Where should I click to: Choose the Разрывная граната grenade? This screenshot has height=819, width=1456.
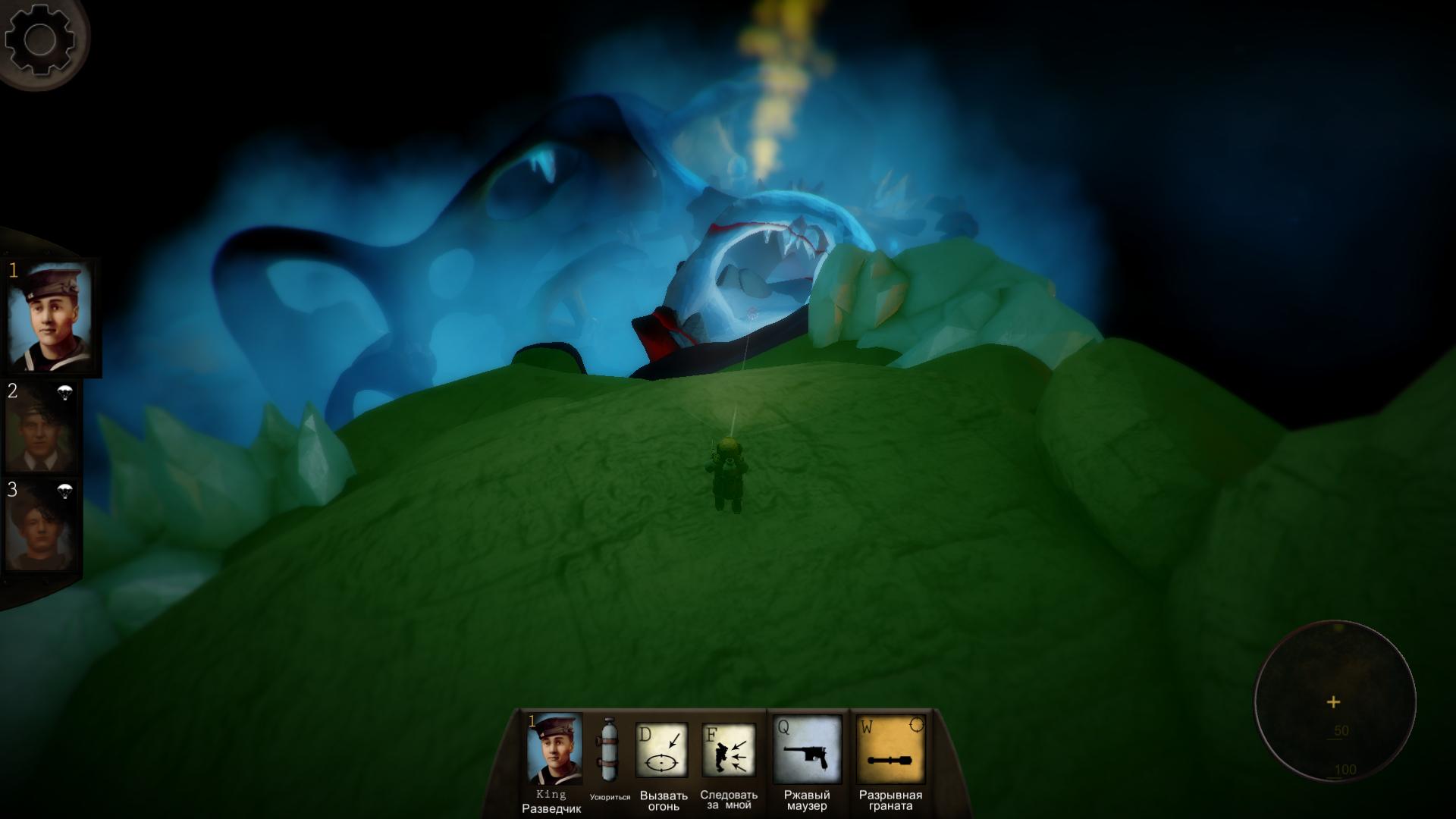tap(890, 750)
